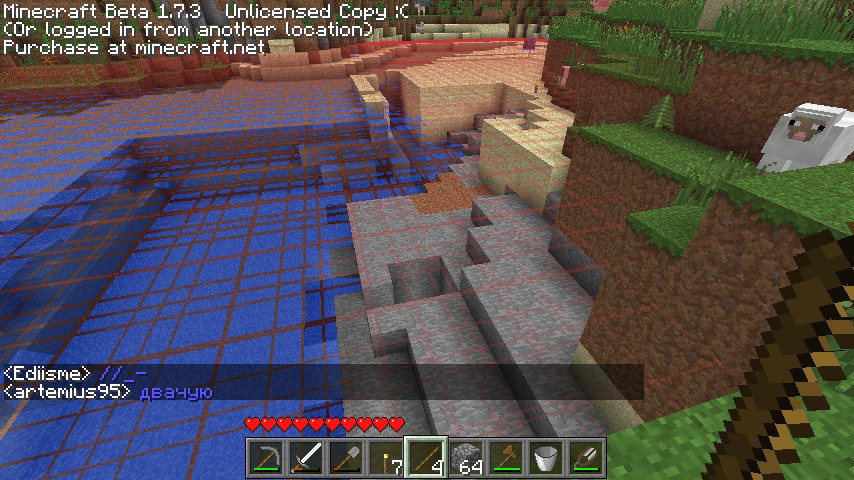Select the empty bucket slot

click(x=546, y=458)
